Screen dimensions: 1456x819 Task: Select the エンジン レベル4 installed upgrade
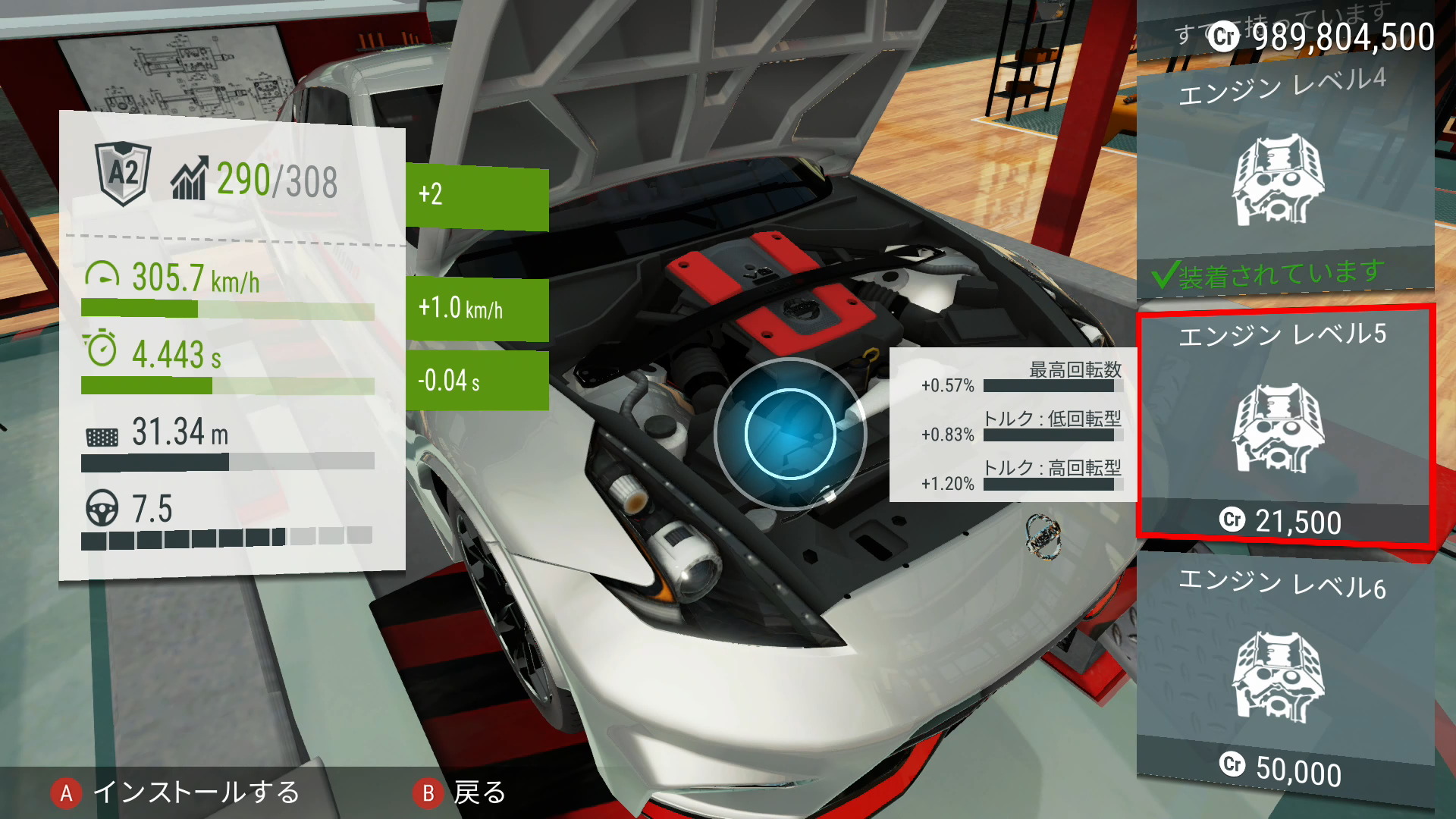click(x=1285, y=180)
